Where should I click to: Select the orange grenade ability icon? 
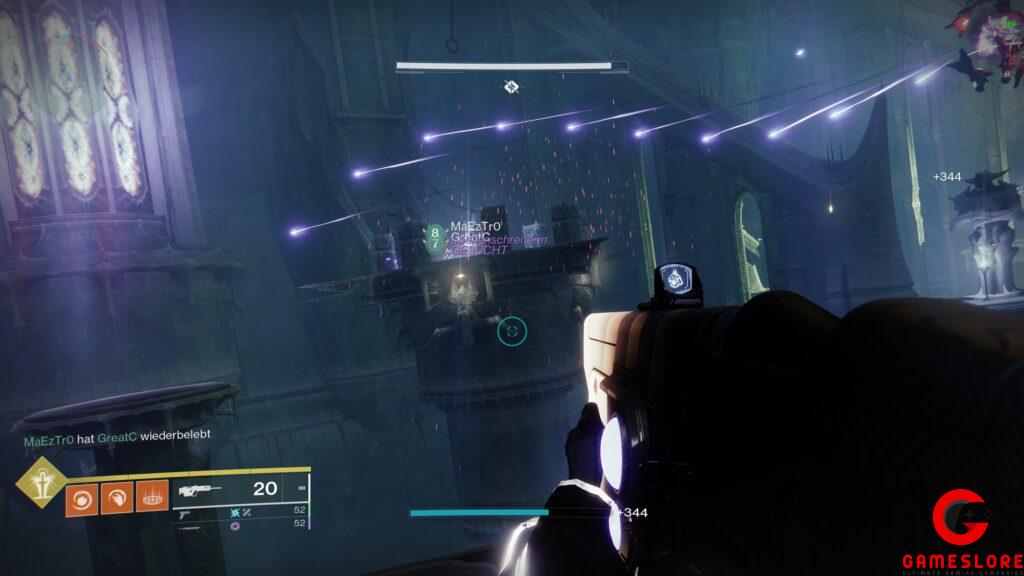click(x=81, y=498)
